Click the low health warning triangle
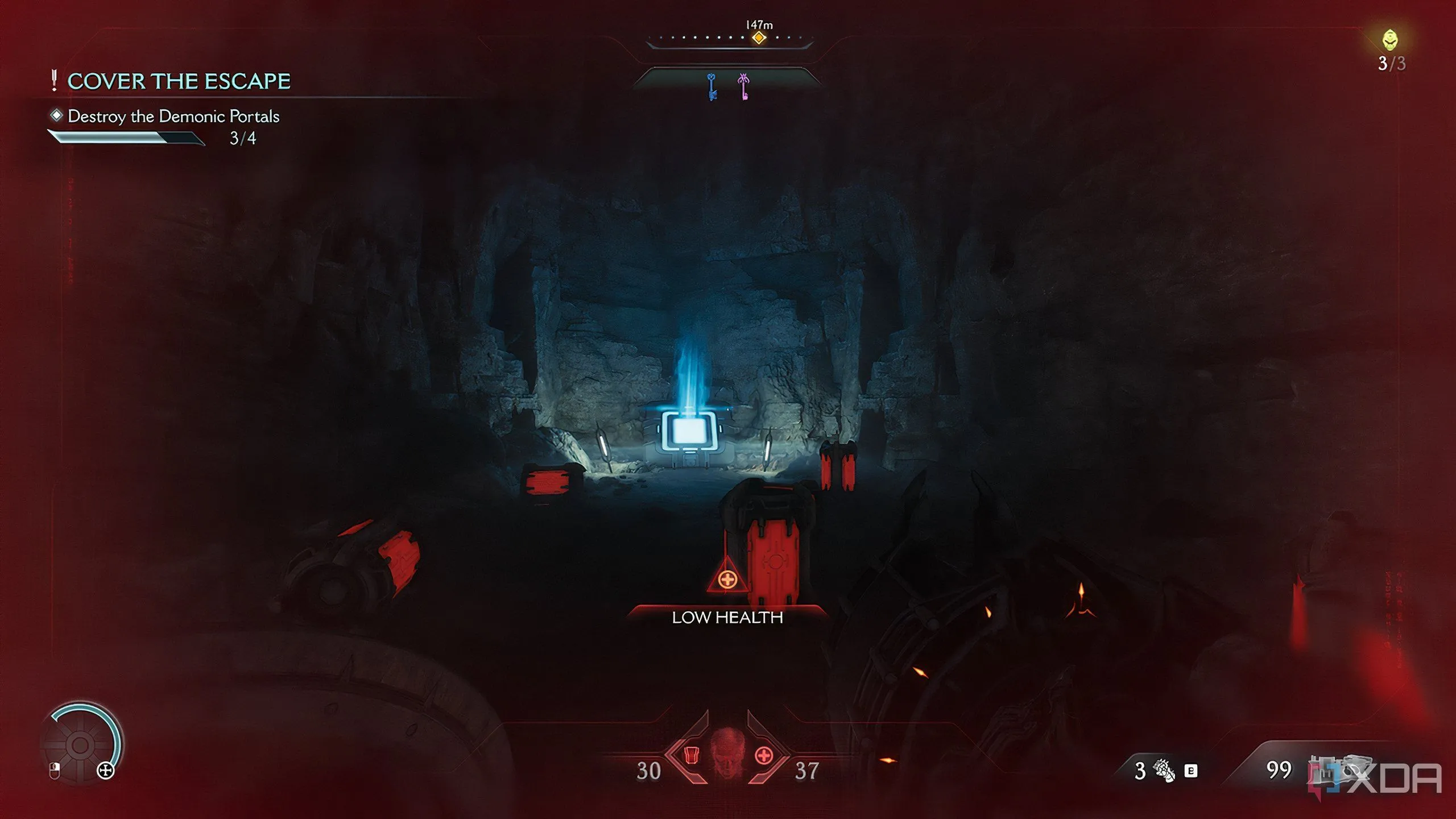 (x=727, y=577)
